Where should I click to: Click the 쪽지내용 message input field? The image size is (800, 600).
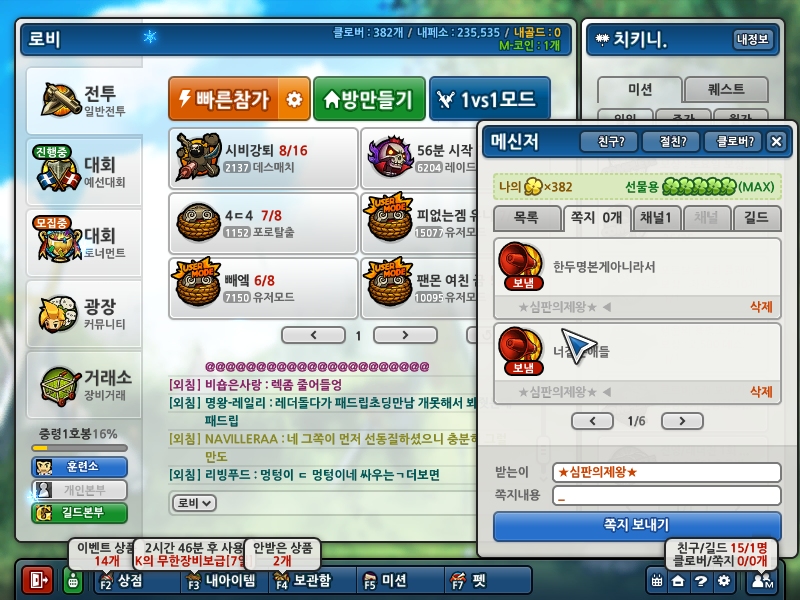(x=666, y=495)
